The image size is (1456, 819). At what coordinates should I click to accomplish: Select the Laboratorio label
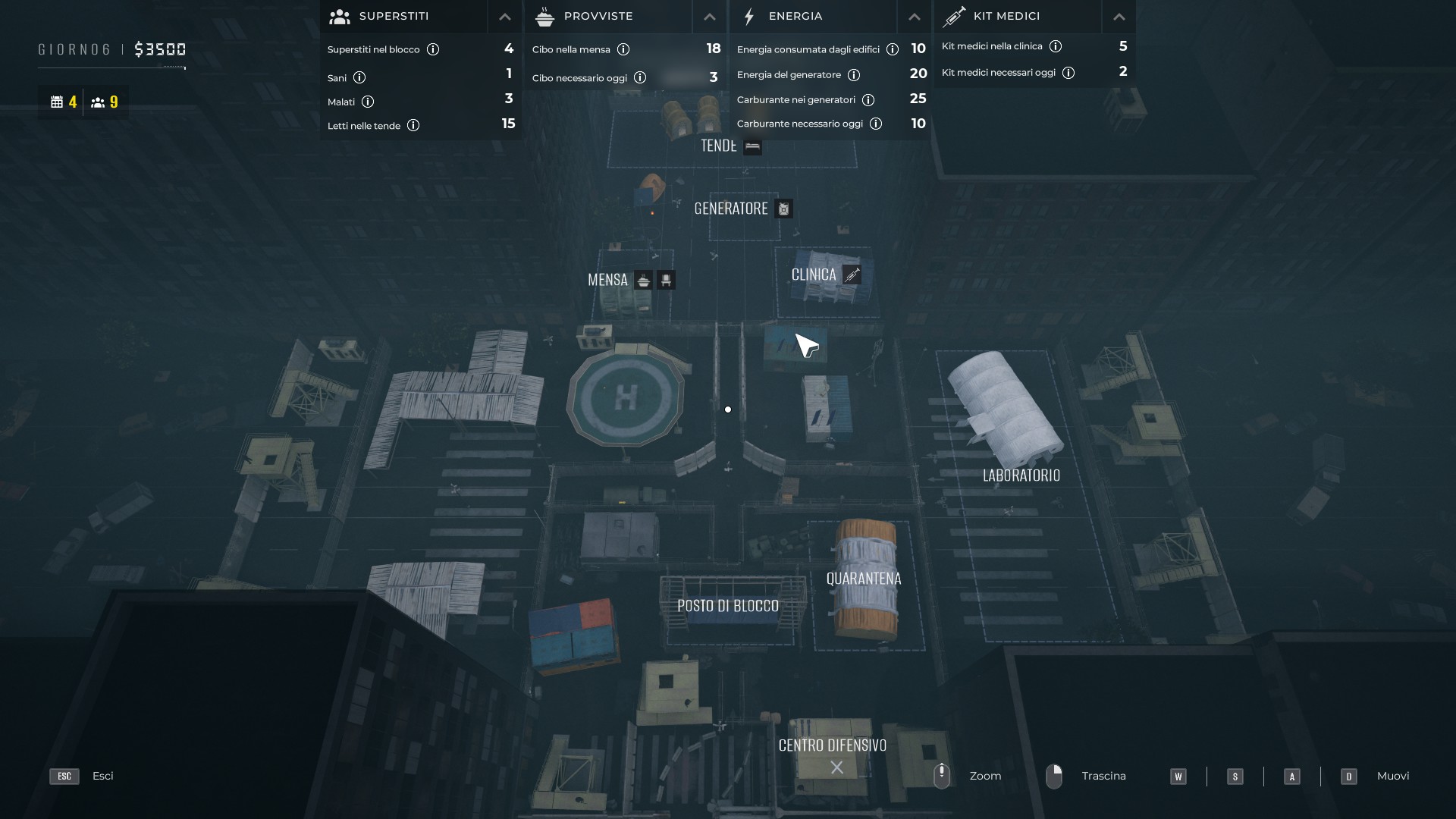point(1021,475)
